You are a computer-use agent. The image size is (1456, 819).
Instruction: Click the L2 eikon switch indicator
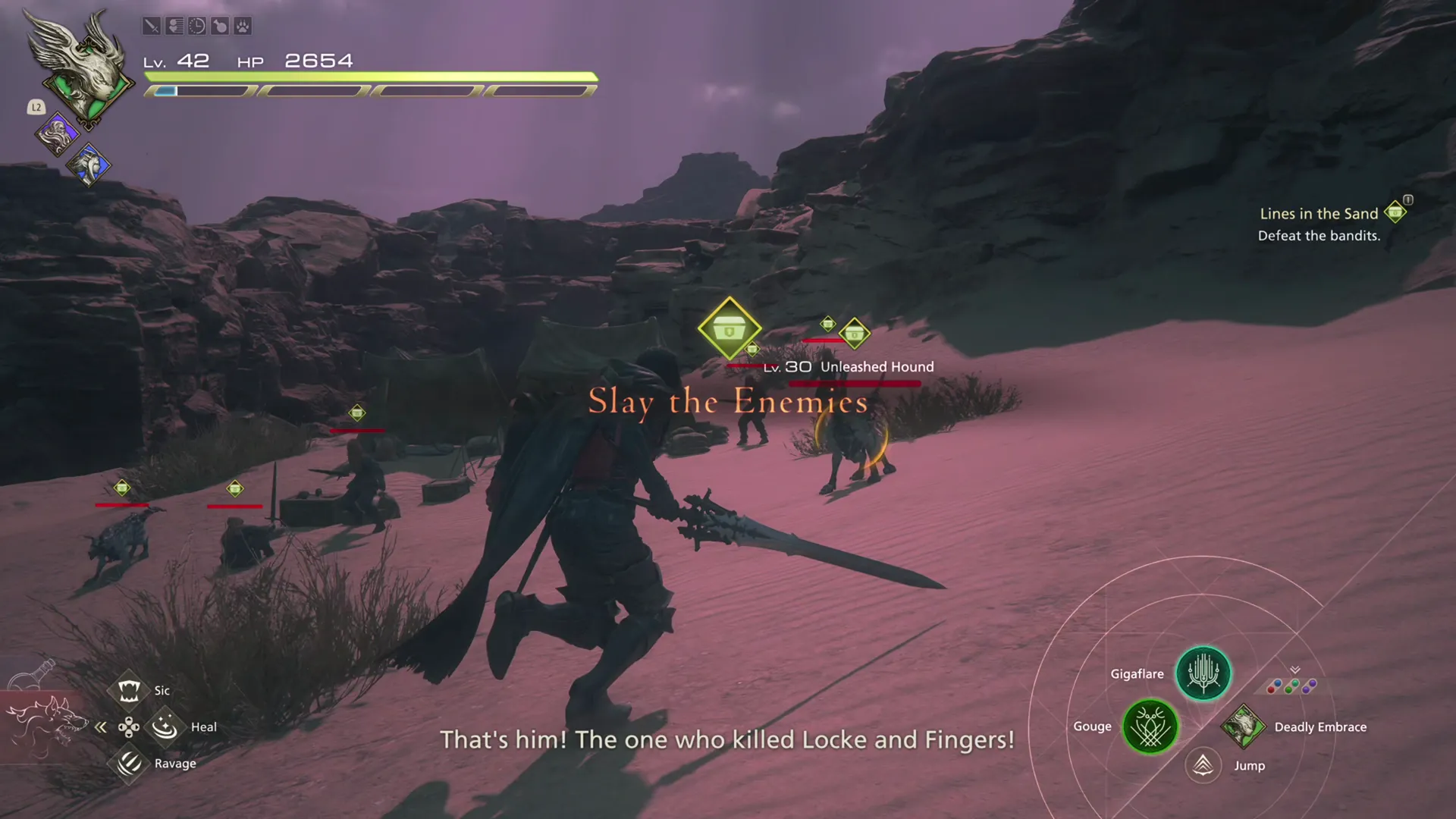tap(36, 108)
